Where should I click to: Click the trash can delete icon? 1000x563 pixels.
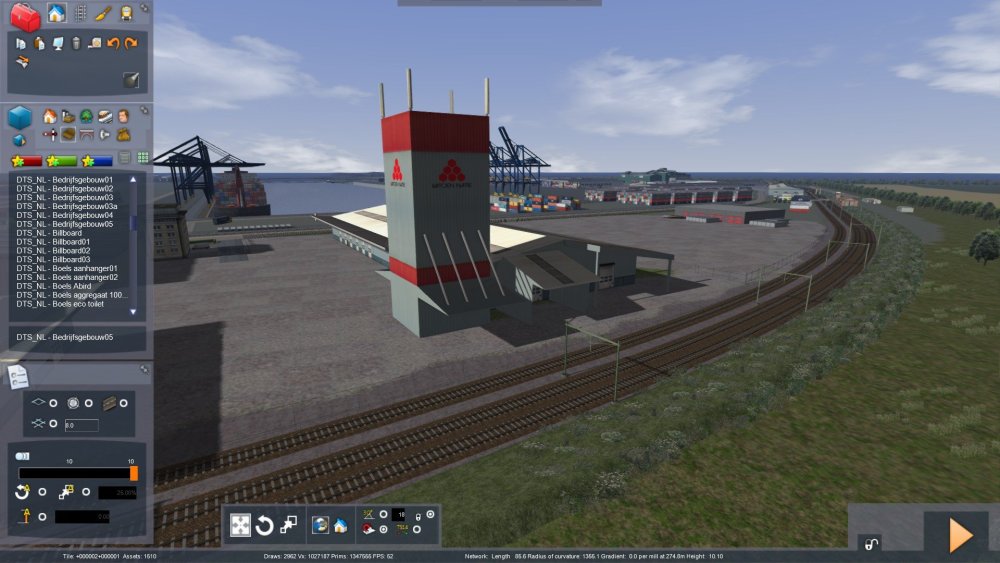pyautogui.click(x=76, y=43)
